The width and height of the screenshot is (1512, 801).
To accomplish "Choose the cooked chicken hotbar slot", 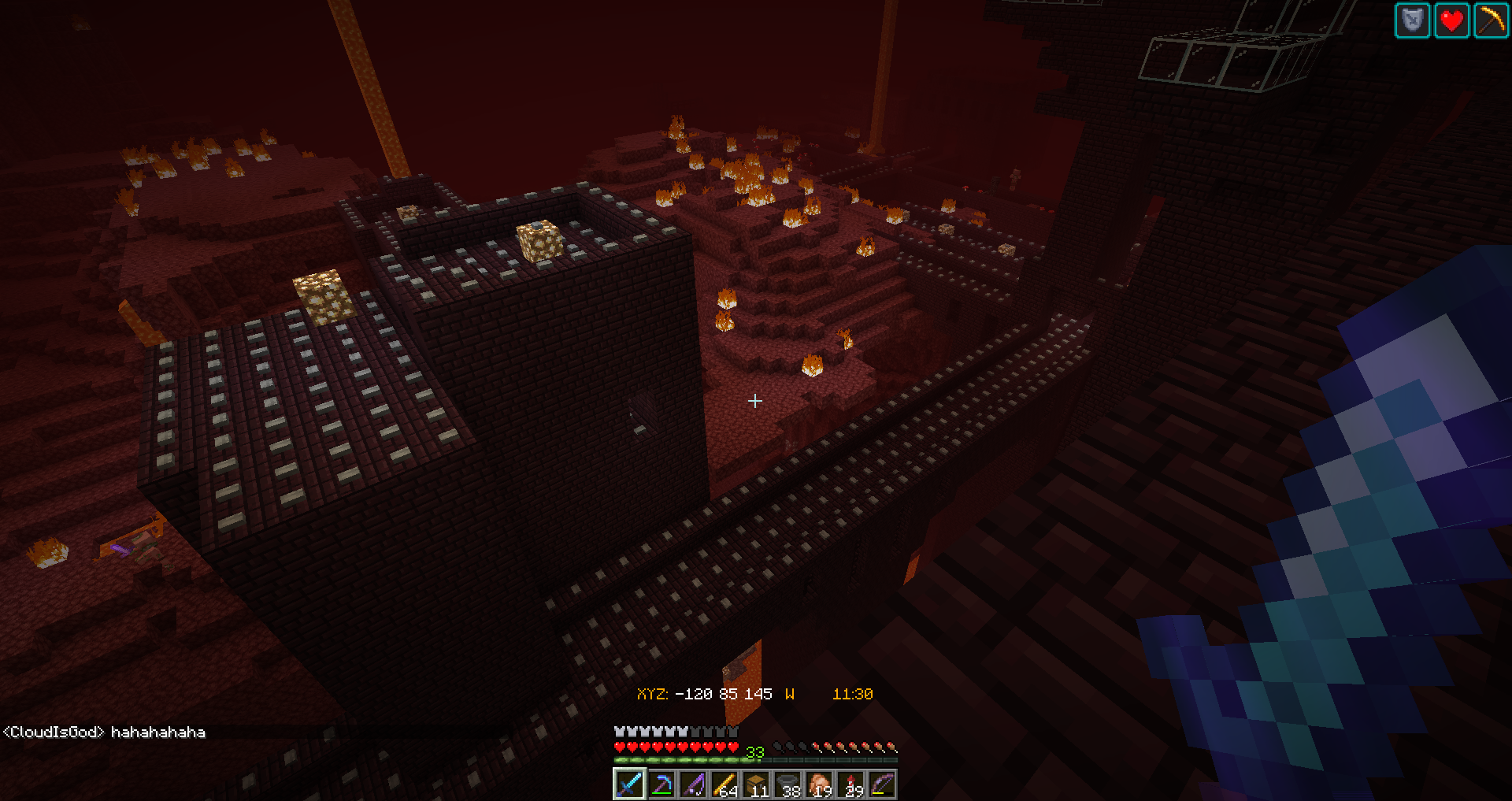I will [x=819, y=784].
